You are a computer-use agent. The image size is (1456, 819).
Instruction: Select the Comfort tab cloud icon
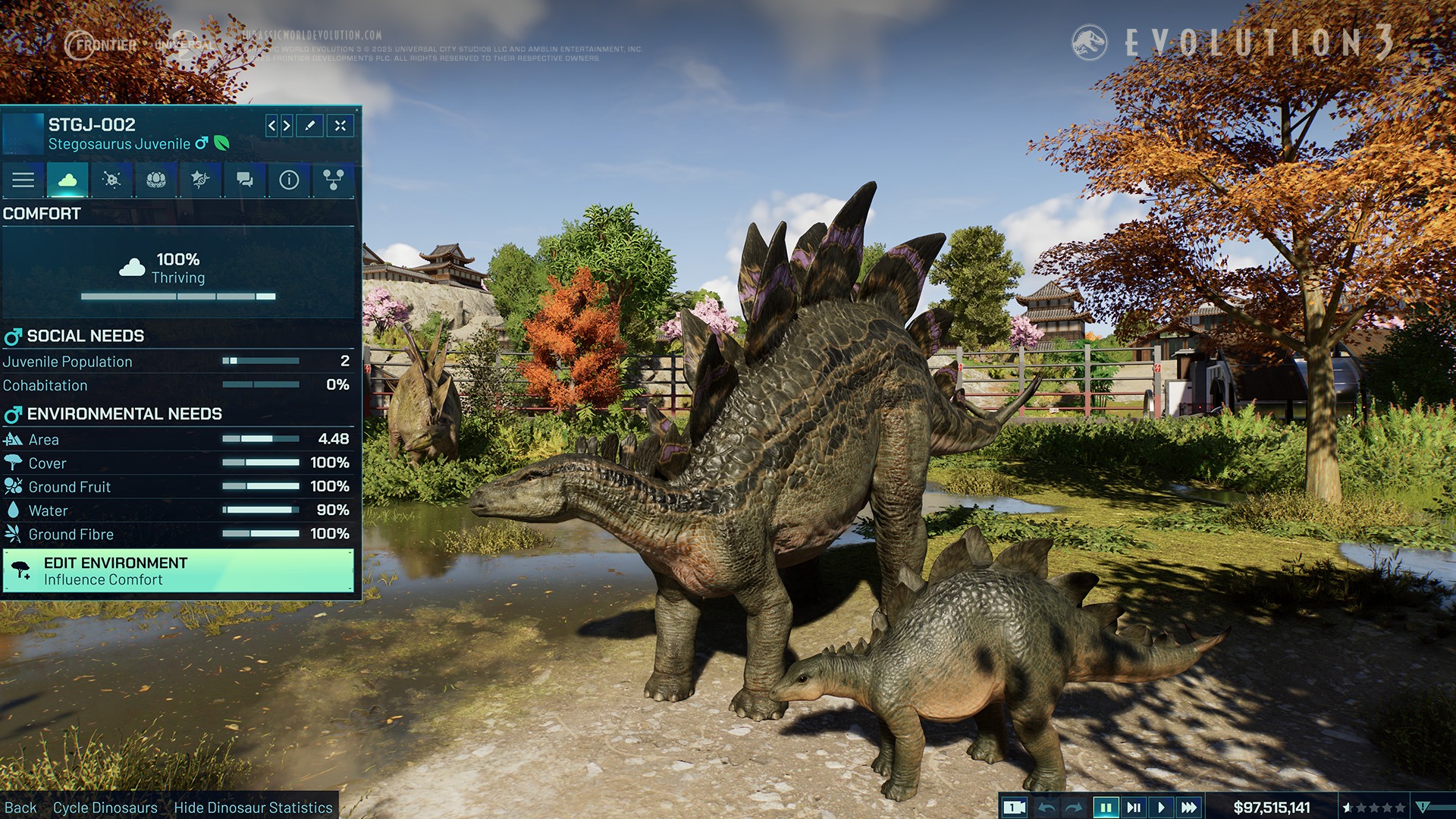67,180
